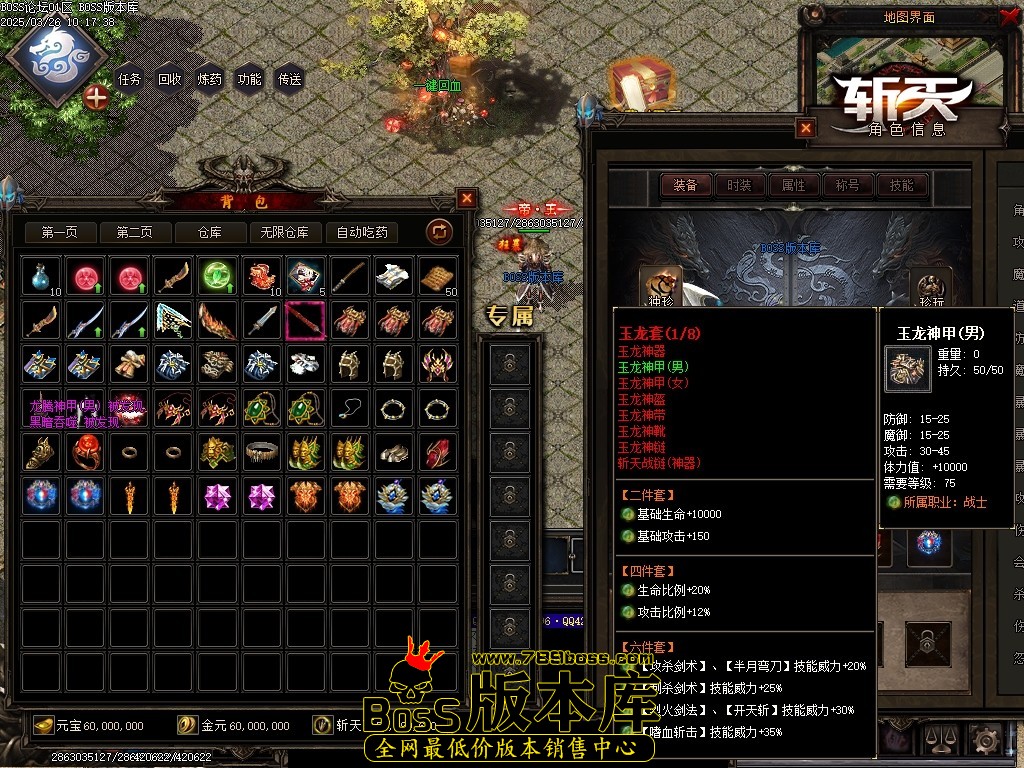
Task: Open the 炼药 alchemy menu
Action: (x=209, y=79)
